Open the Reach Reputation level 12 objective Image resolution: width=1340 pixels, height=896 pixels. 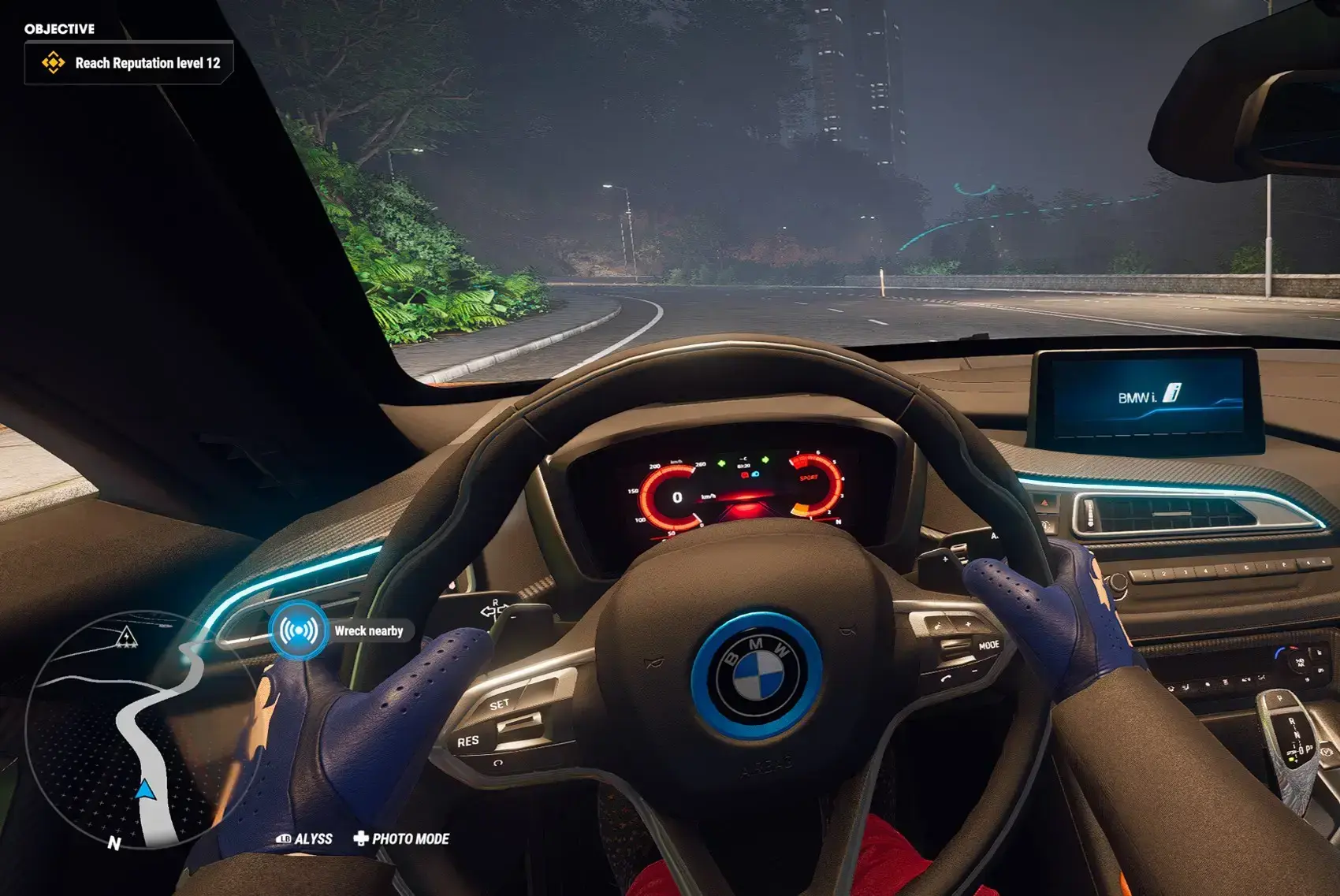[129, 63]
